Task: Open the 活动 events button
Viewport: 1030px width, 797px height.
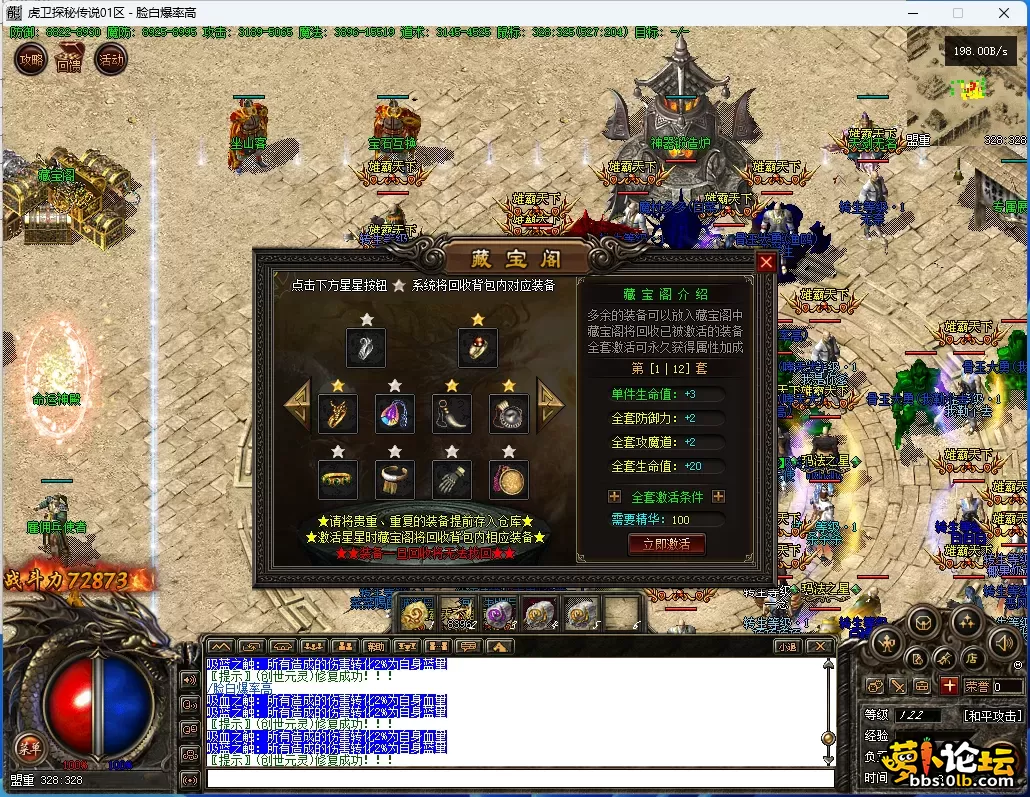Action: (x=110, y=60)
